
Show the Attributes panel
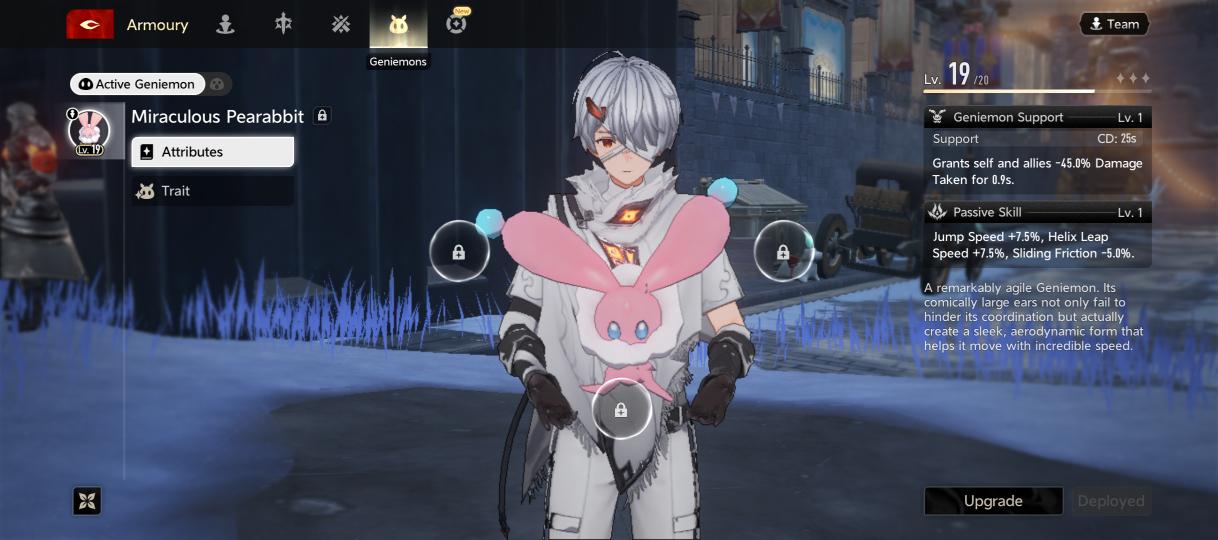[213, 152]
